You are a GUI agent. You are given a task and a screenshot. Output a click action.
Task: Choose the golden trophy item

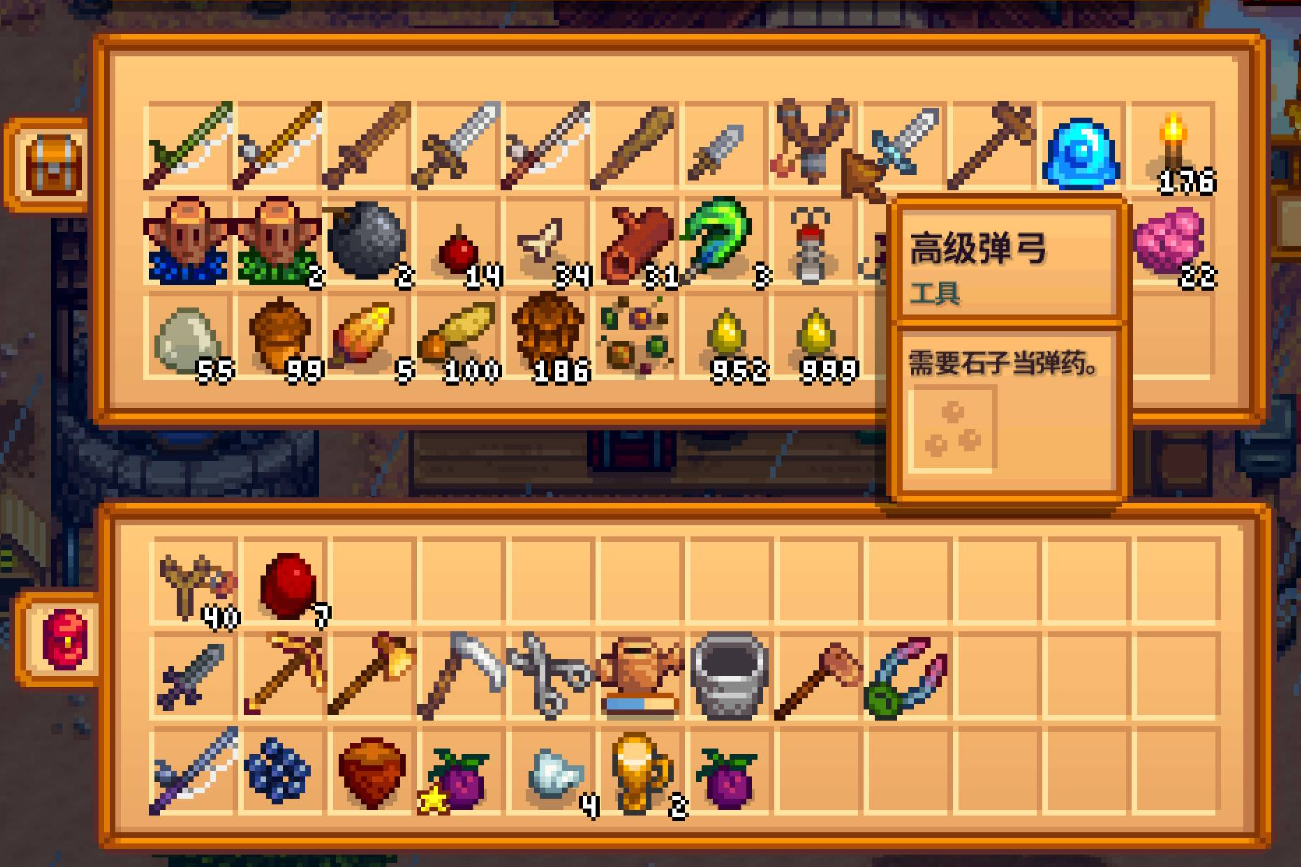coord(640,772)
